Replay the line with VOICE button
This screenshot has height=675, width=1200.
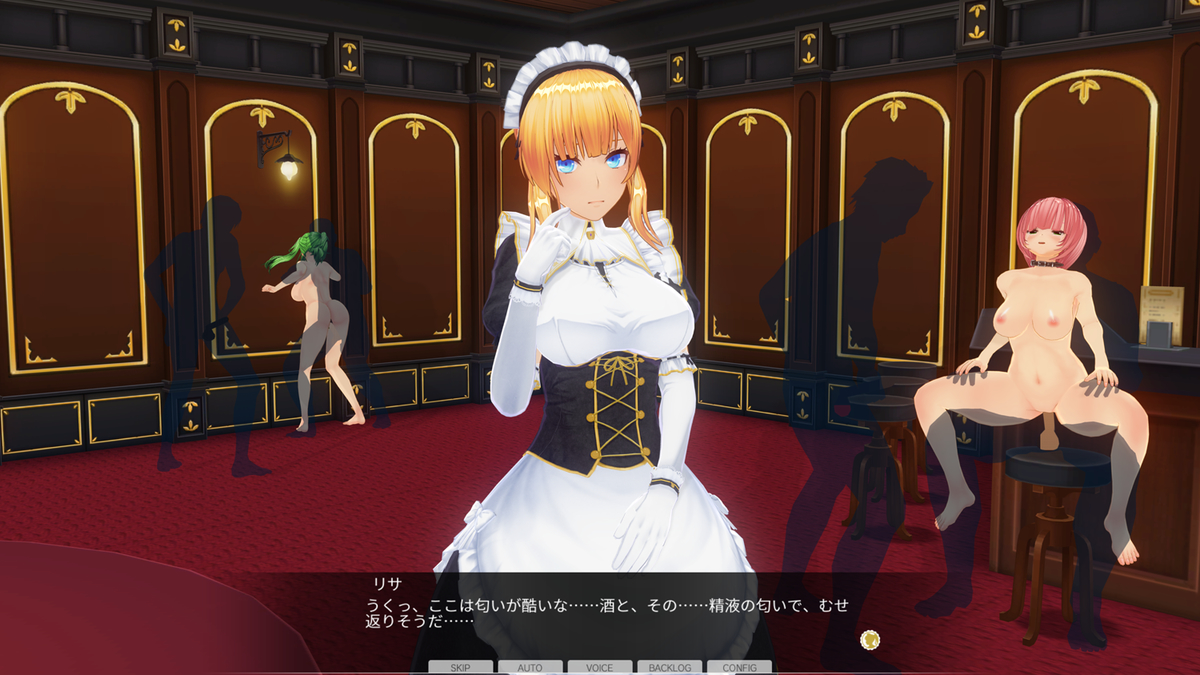tap(600, 667)
